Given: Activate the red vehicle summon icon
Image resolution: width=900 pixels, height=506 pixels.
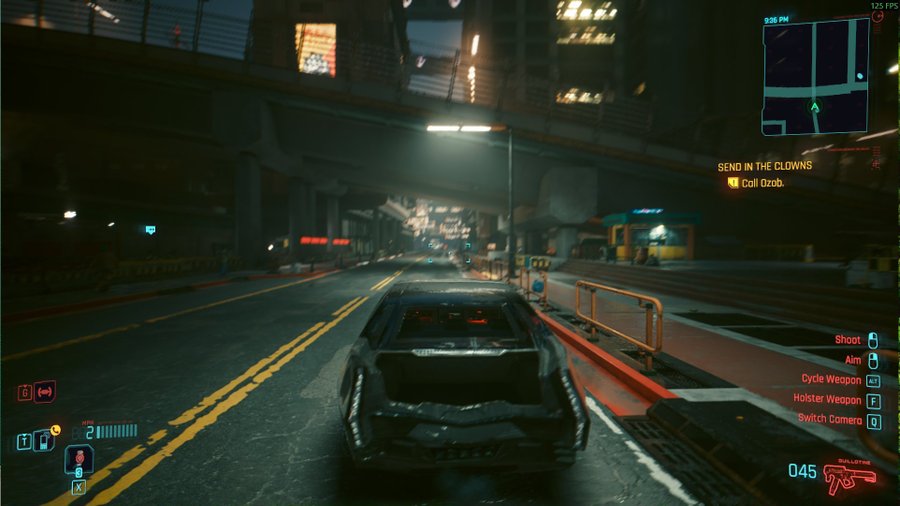Looking at the screenshot, I should (x=44, y=392).
